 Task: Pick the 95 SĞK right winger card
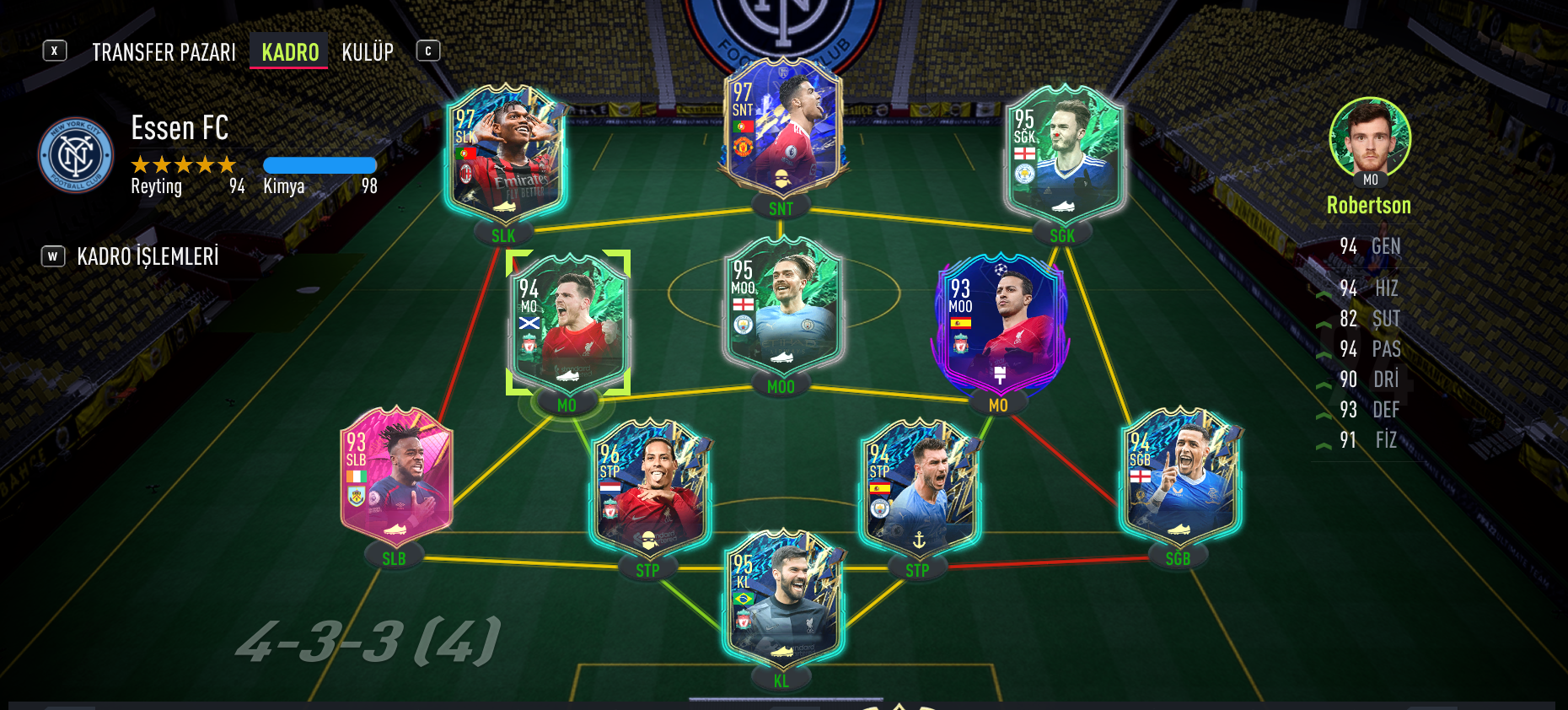pyautogui.click(x=1064, y=157)
